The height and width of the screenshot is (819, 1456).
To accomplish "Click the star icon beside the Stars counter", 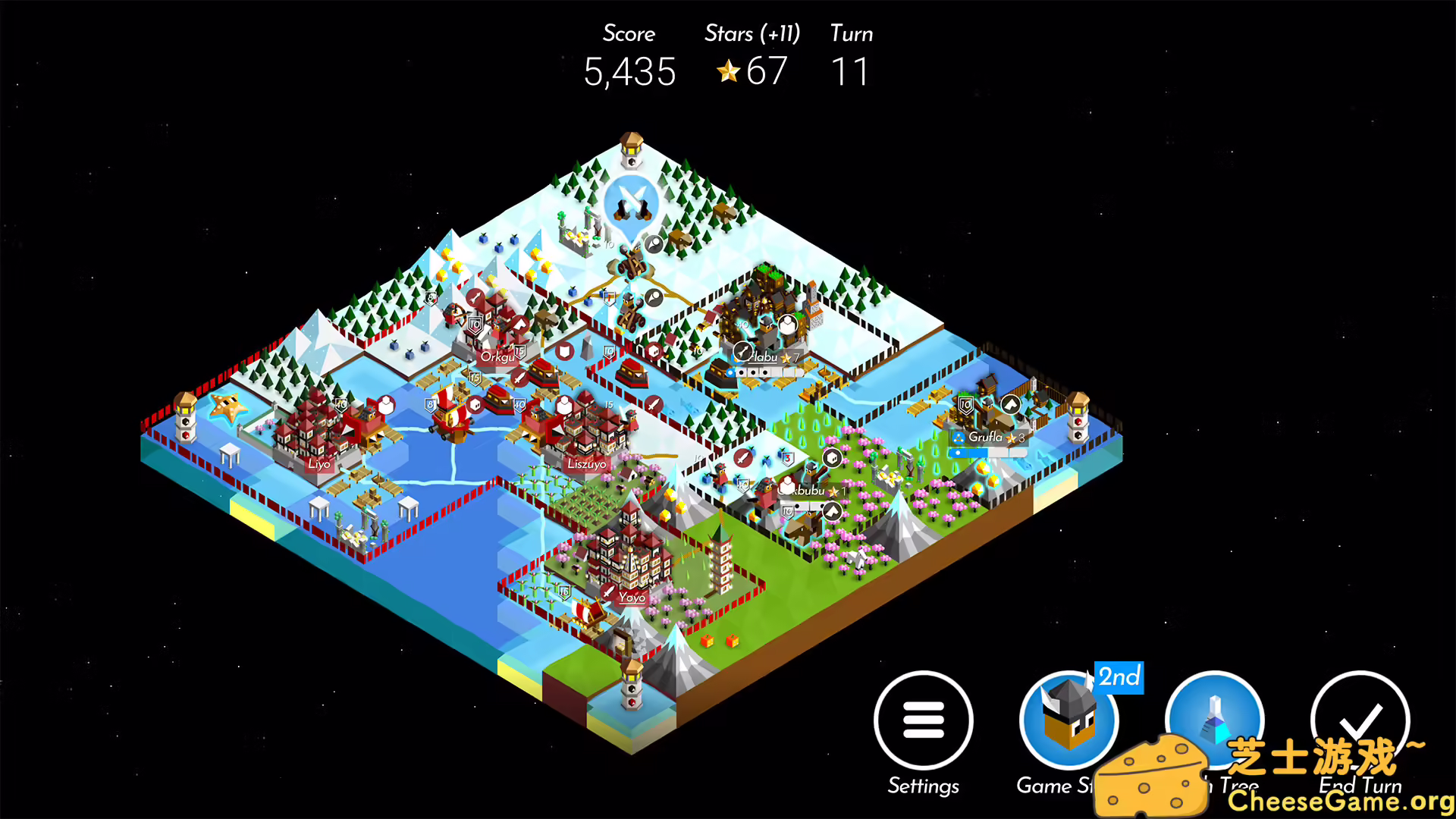I will pyautogui.click(x=728, y=72).
